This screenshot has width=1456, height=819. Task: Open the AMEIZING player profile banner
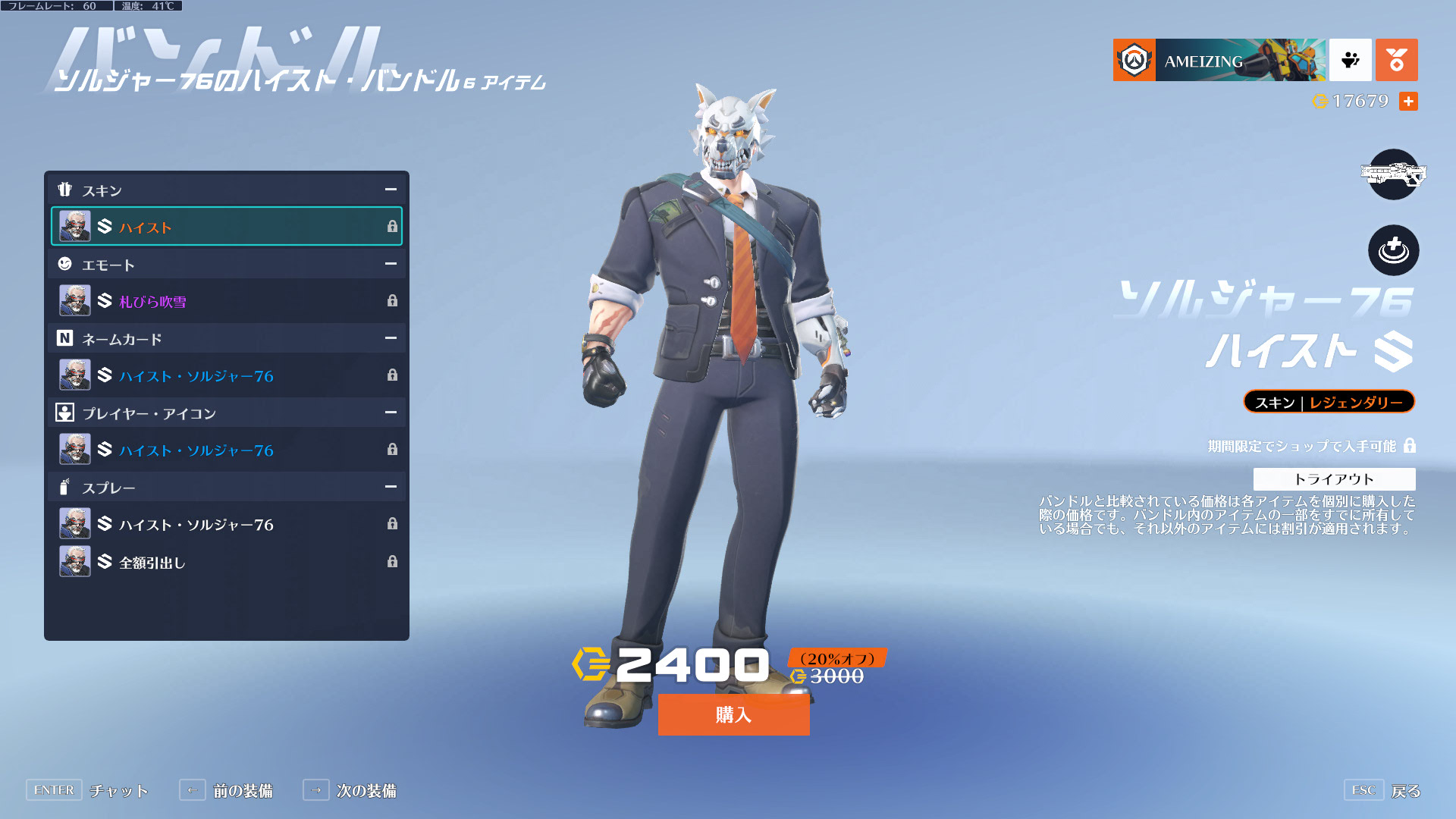1219,60
